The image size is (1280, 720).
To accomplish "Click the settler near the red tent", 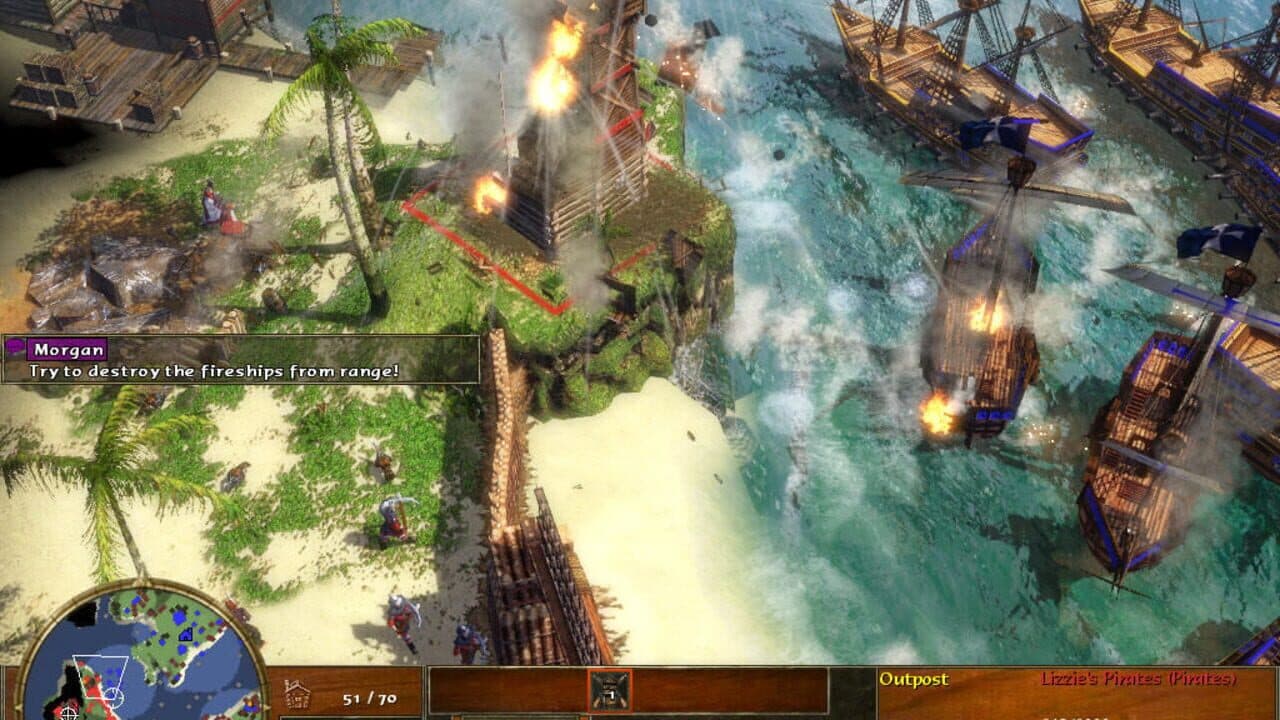I will pos(210,207).
